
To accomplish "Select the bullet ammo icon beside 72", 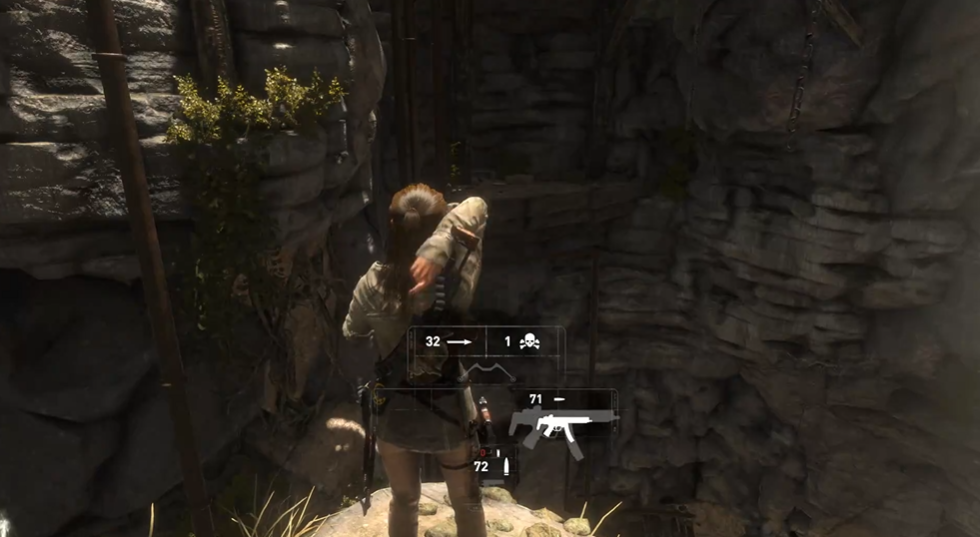I will pyautogui.click(x=505, y=467).
